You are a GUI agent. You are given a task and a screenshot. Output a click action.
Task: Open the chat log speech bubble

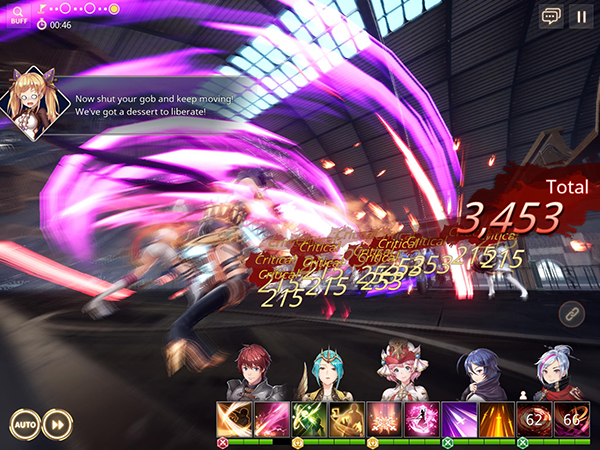(x=550, y=16)
